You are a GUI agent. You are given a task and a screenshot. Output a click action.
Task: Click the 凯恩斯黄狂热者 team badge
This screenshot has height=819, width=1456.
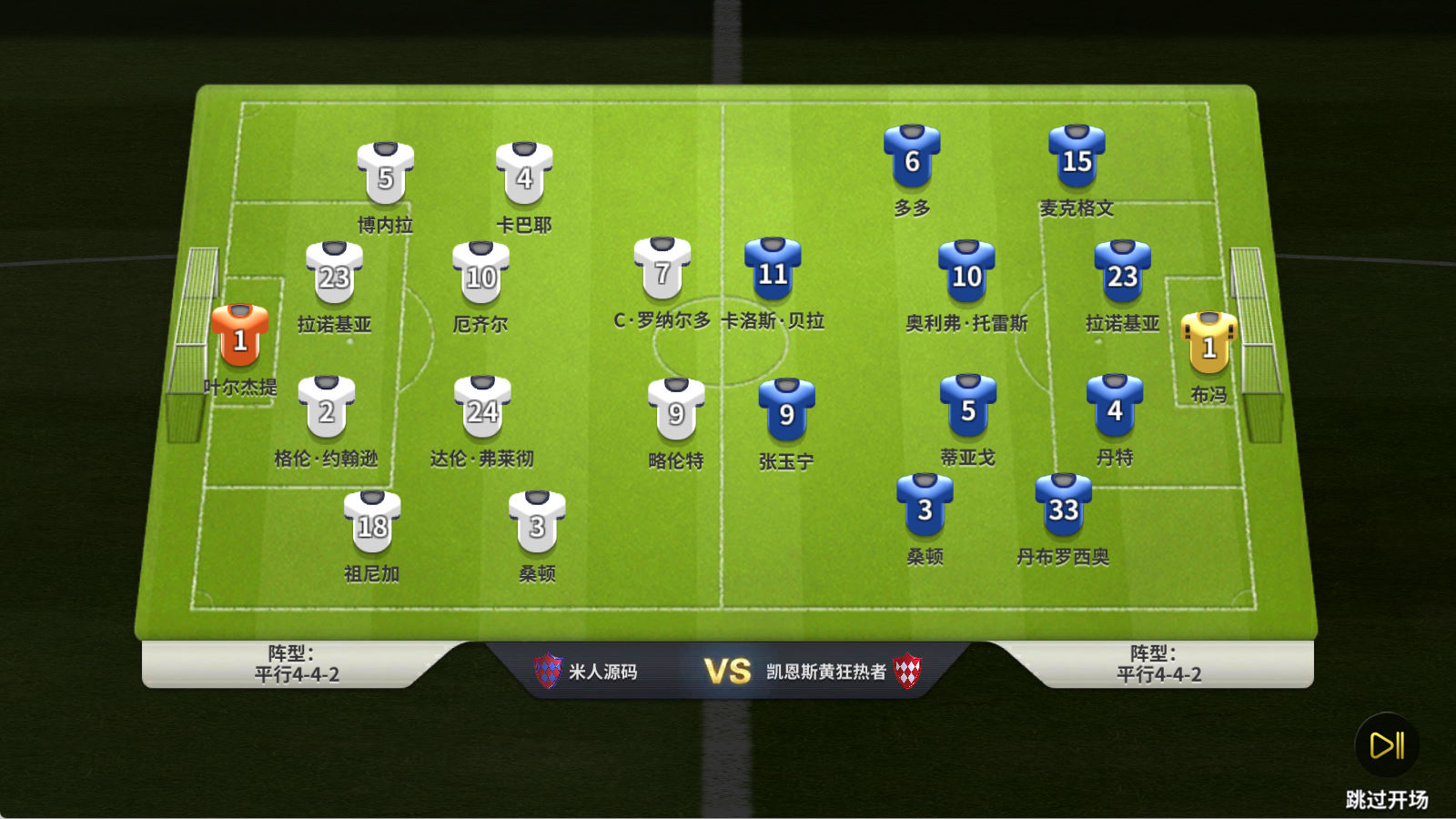tap(907, 672)
